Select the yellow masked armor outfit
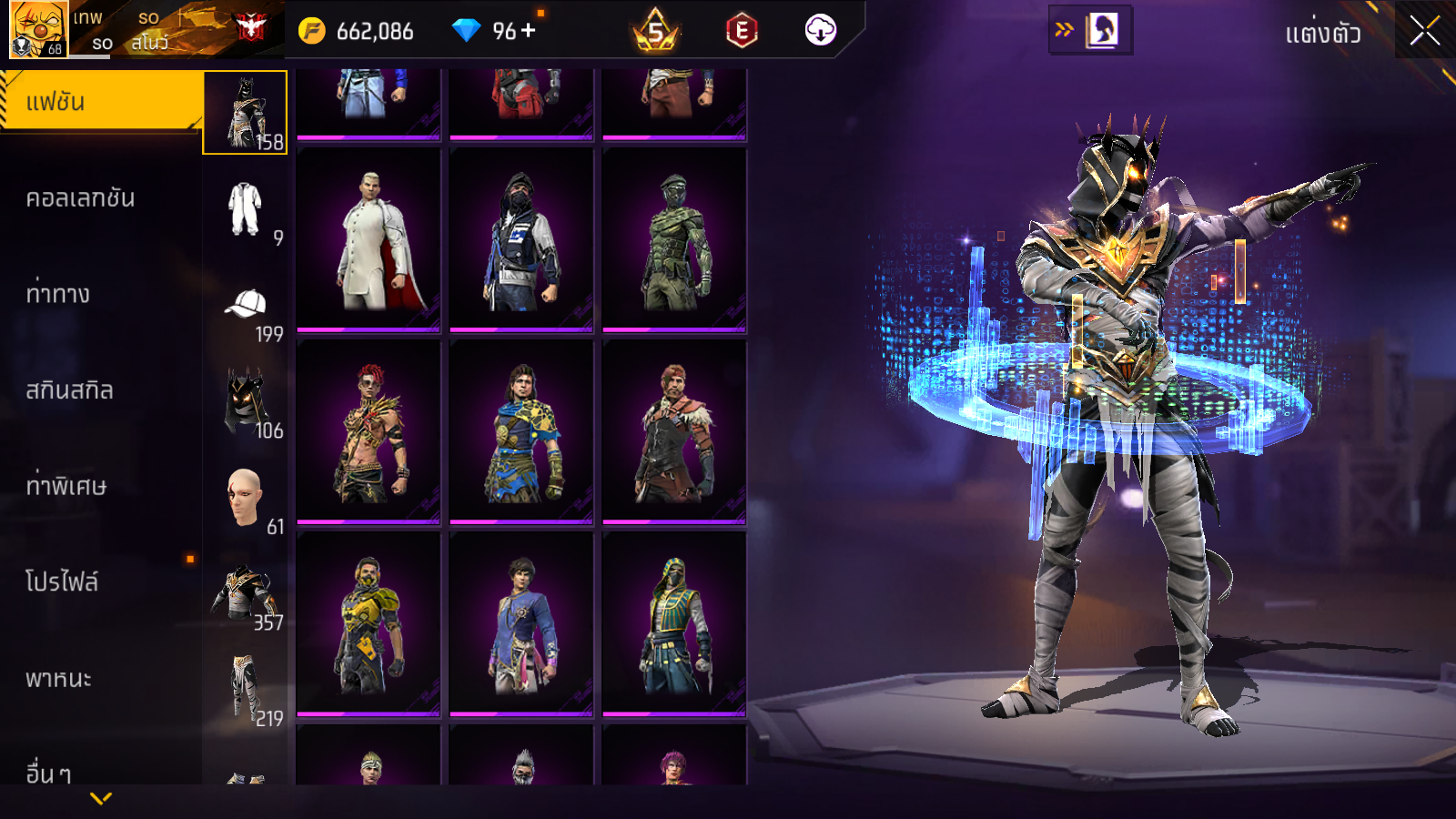 tap(369, 624)
